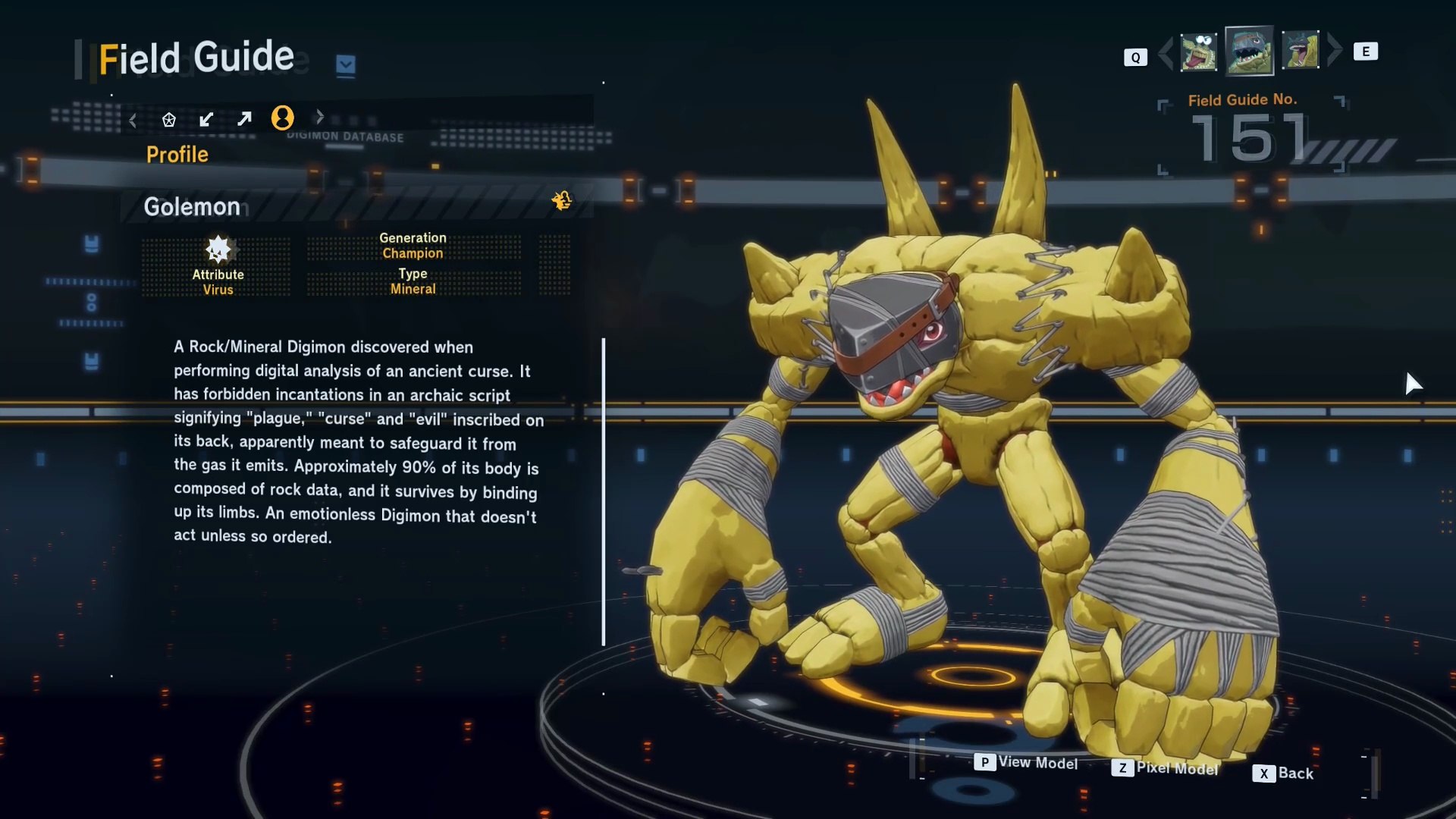The height and width of the screenshot is (819, 1456).
Task: Select the orange Profile person tab
Action: tap(283, 118)
